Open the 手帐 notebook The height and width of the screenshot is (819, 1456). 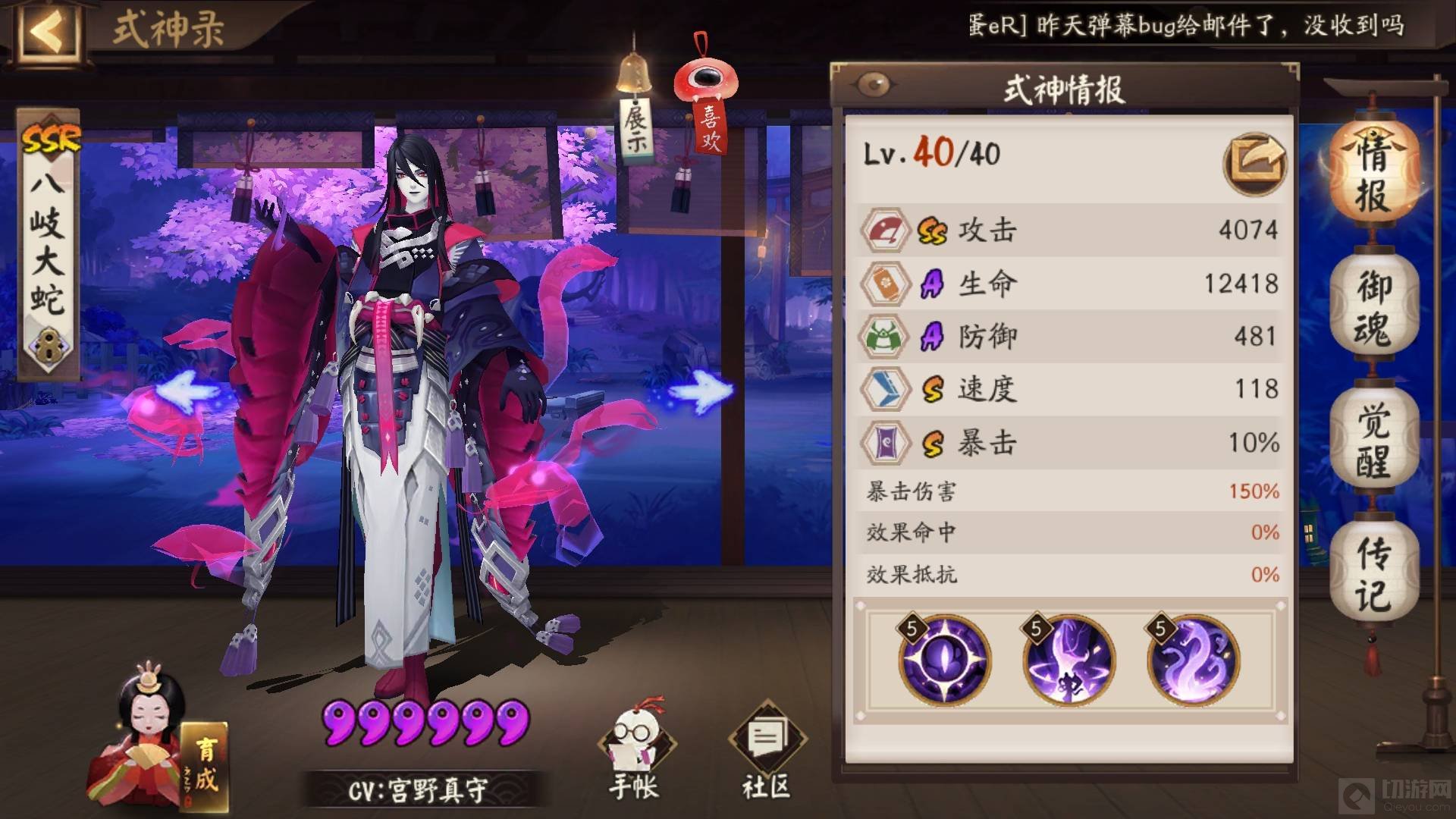pyautogui.click(x=634, y=751)
